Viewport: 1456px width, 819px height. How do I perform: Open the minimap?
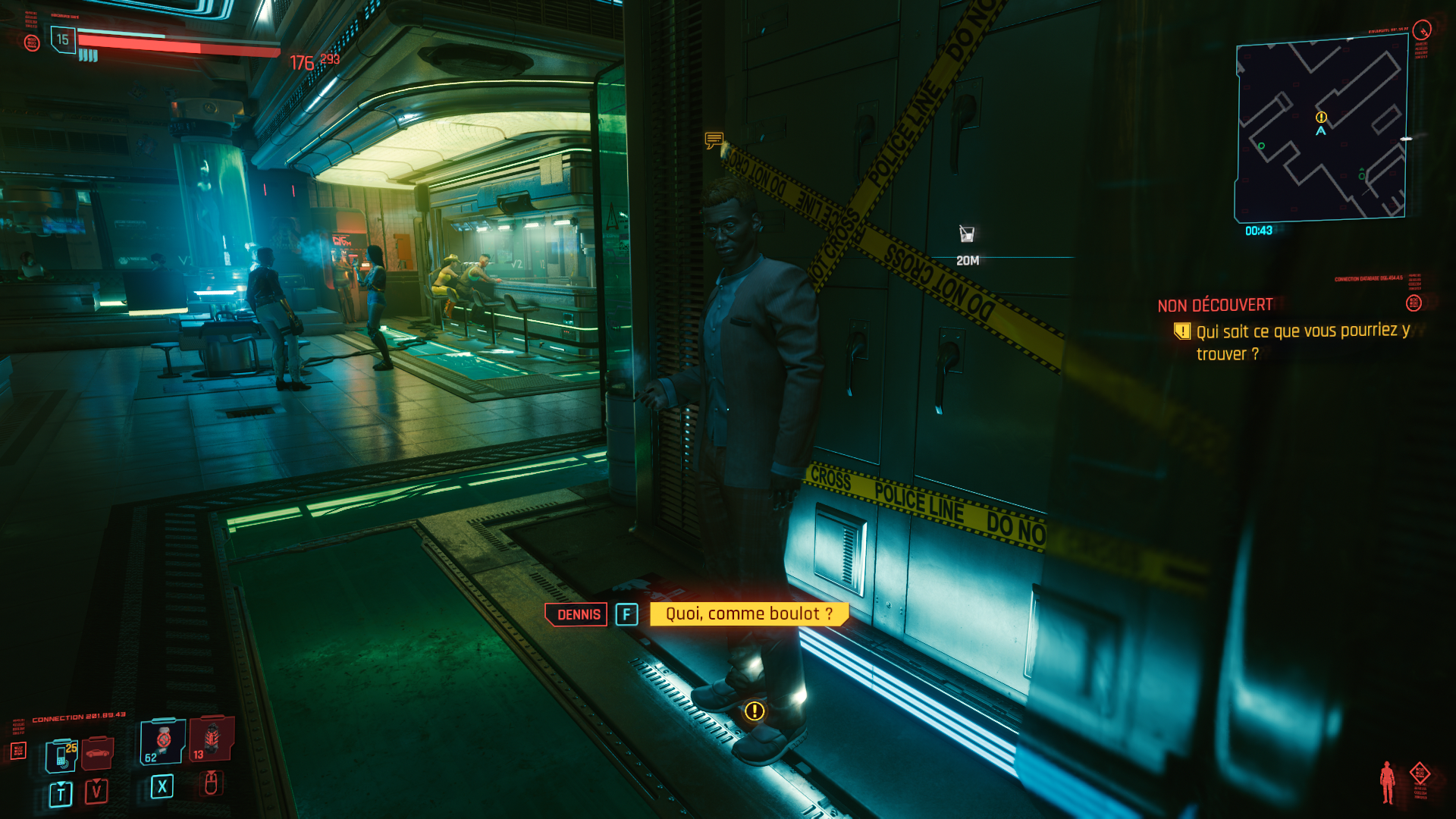point(1322,130)
